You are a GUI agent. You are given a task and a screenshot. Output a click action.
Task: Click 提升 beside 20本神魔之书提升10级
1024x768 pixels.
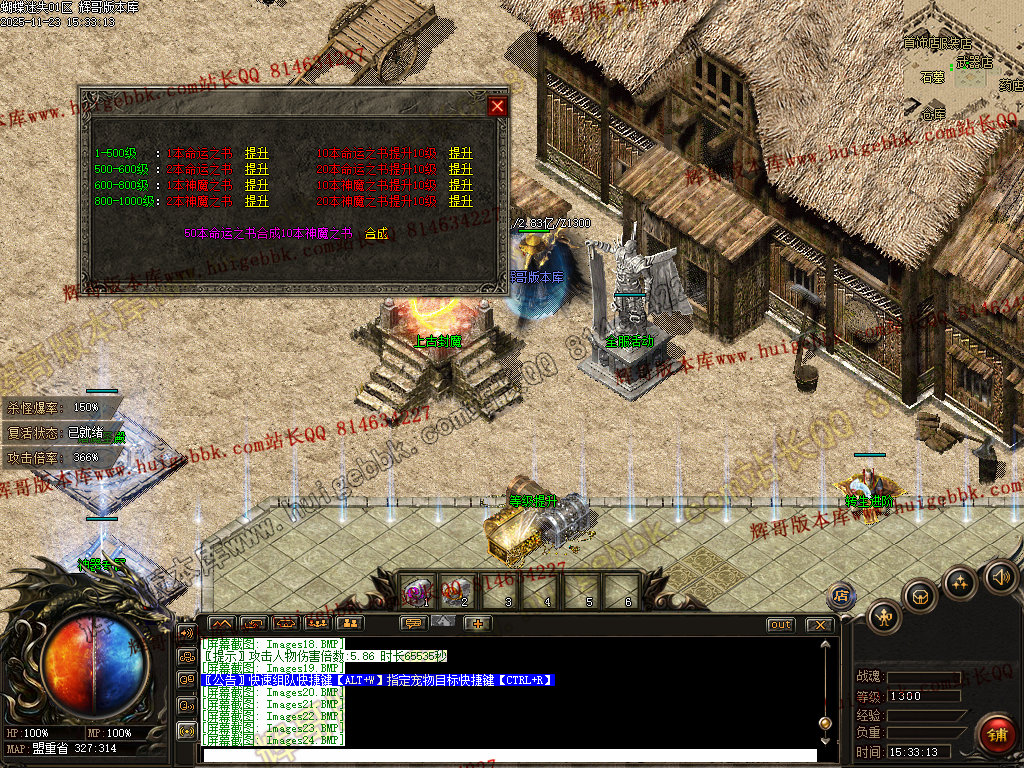460,201
